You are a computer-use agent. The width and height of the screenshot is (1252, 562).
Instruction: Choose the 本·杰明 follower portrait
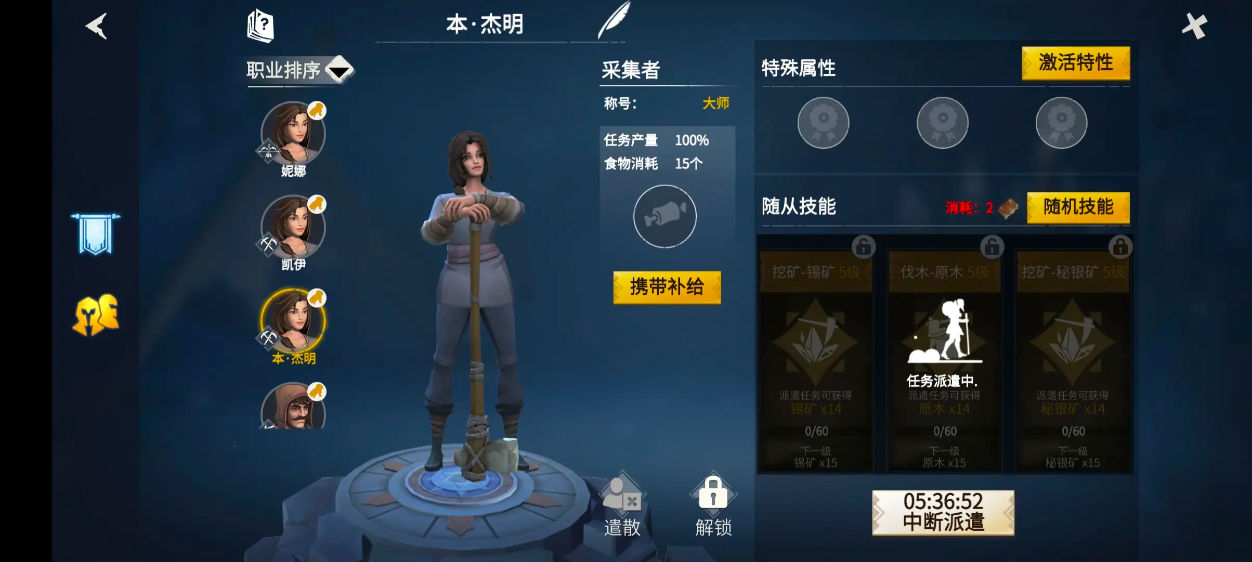coord(292,321)
